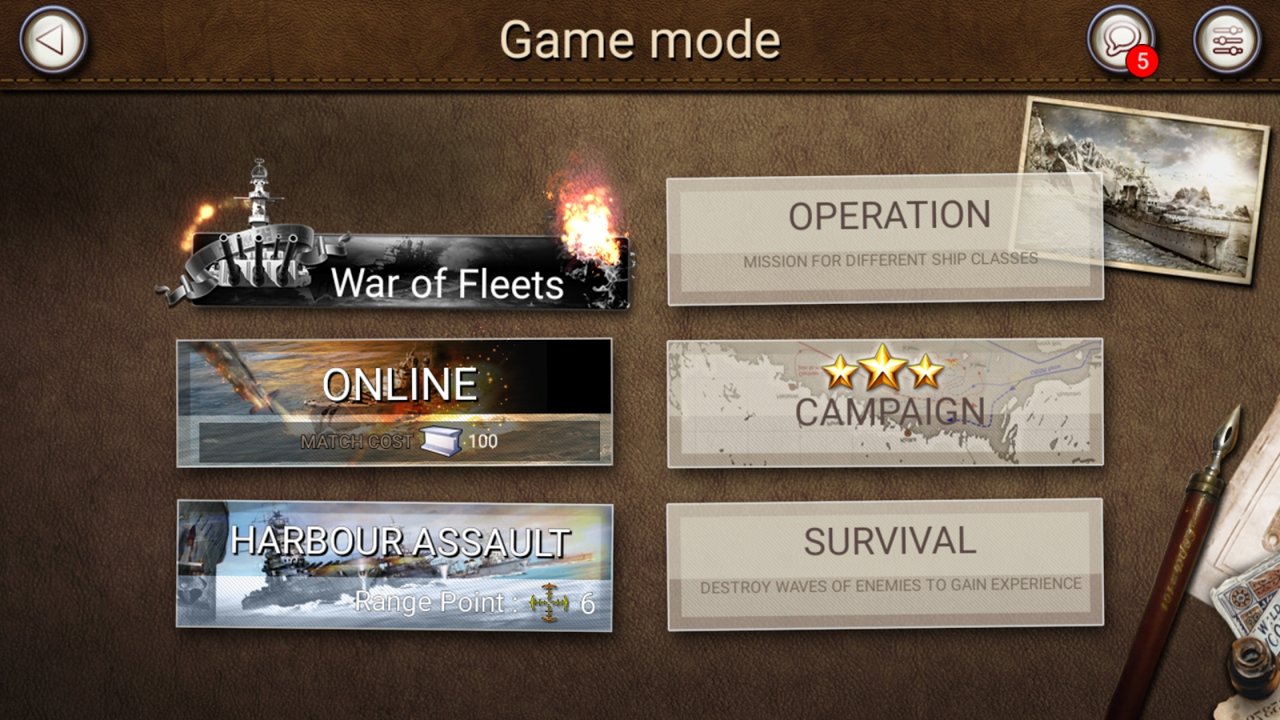Viewport: 1280px width, 720px height.
Task: Open the chat messages icon
Action: (x=1121, y=38)
